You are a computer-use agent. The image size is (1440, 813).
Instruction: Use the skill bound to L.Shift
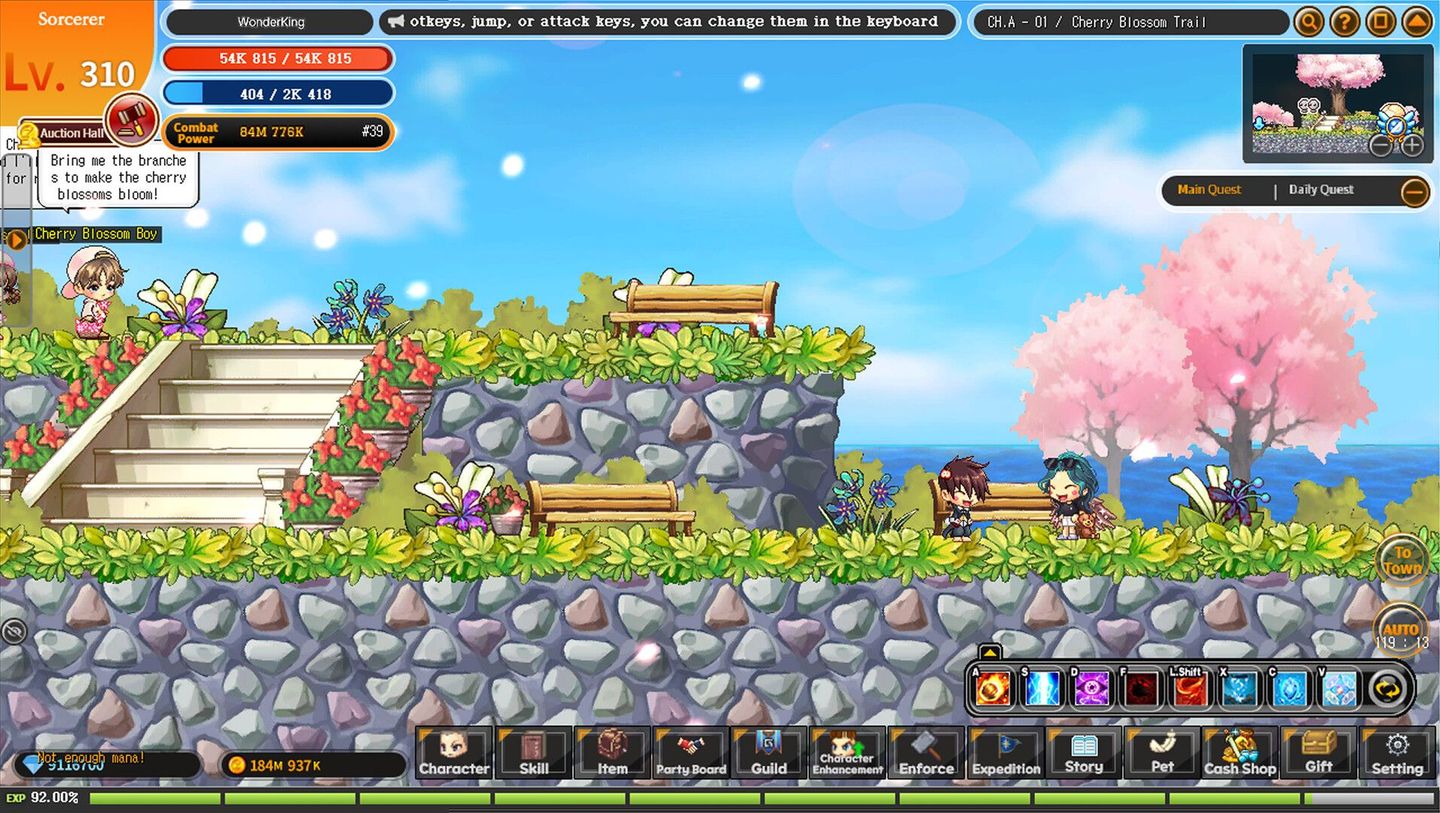[x=1189, y=687]
